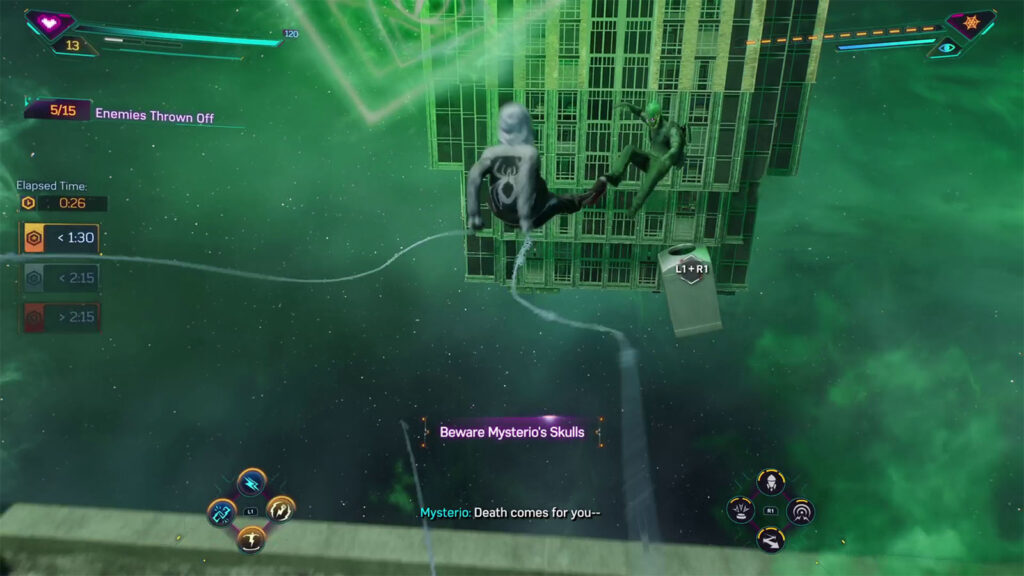
Task: Click the Enemies Thrown Off objective tracker
Action: pos(120,114)
